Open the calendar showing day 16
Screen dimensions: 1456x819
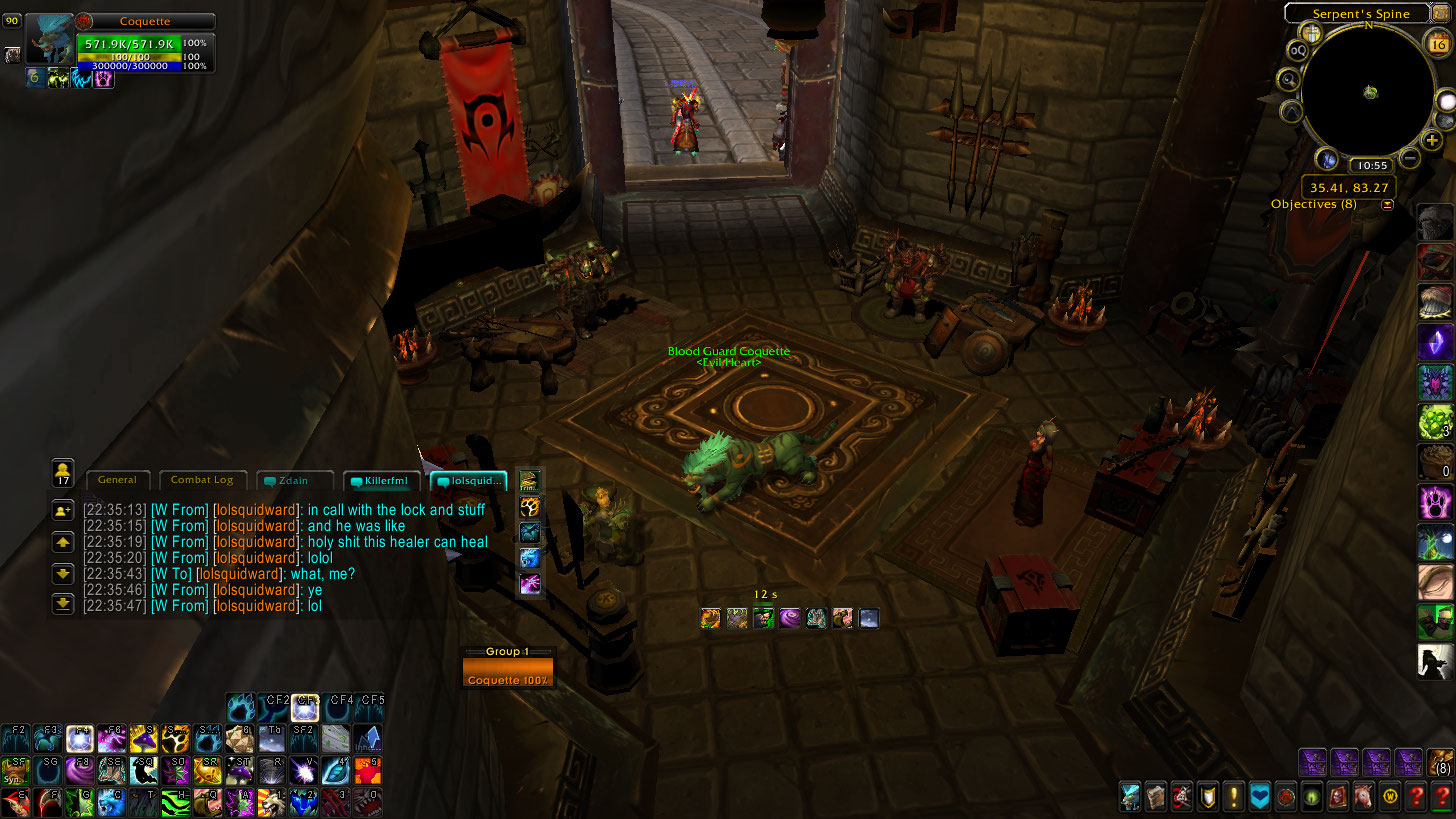(x=1440, y=42)
